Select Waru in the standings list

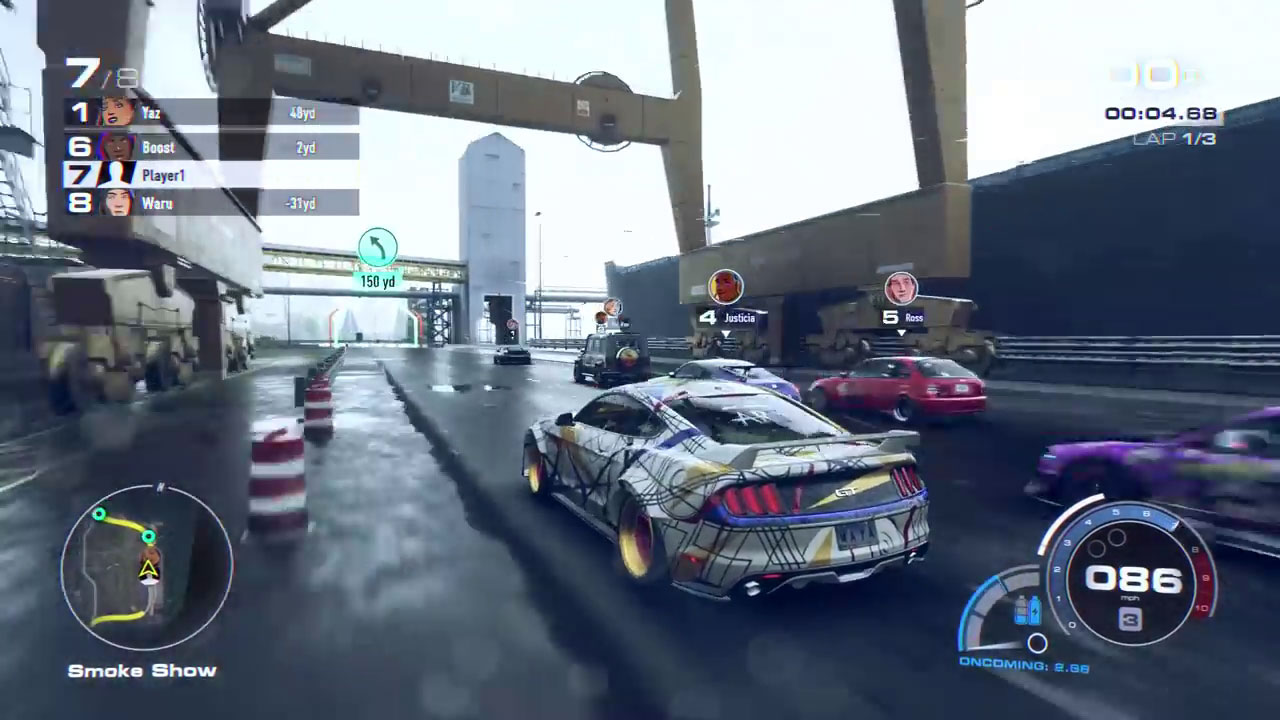212,203
